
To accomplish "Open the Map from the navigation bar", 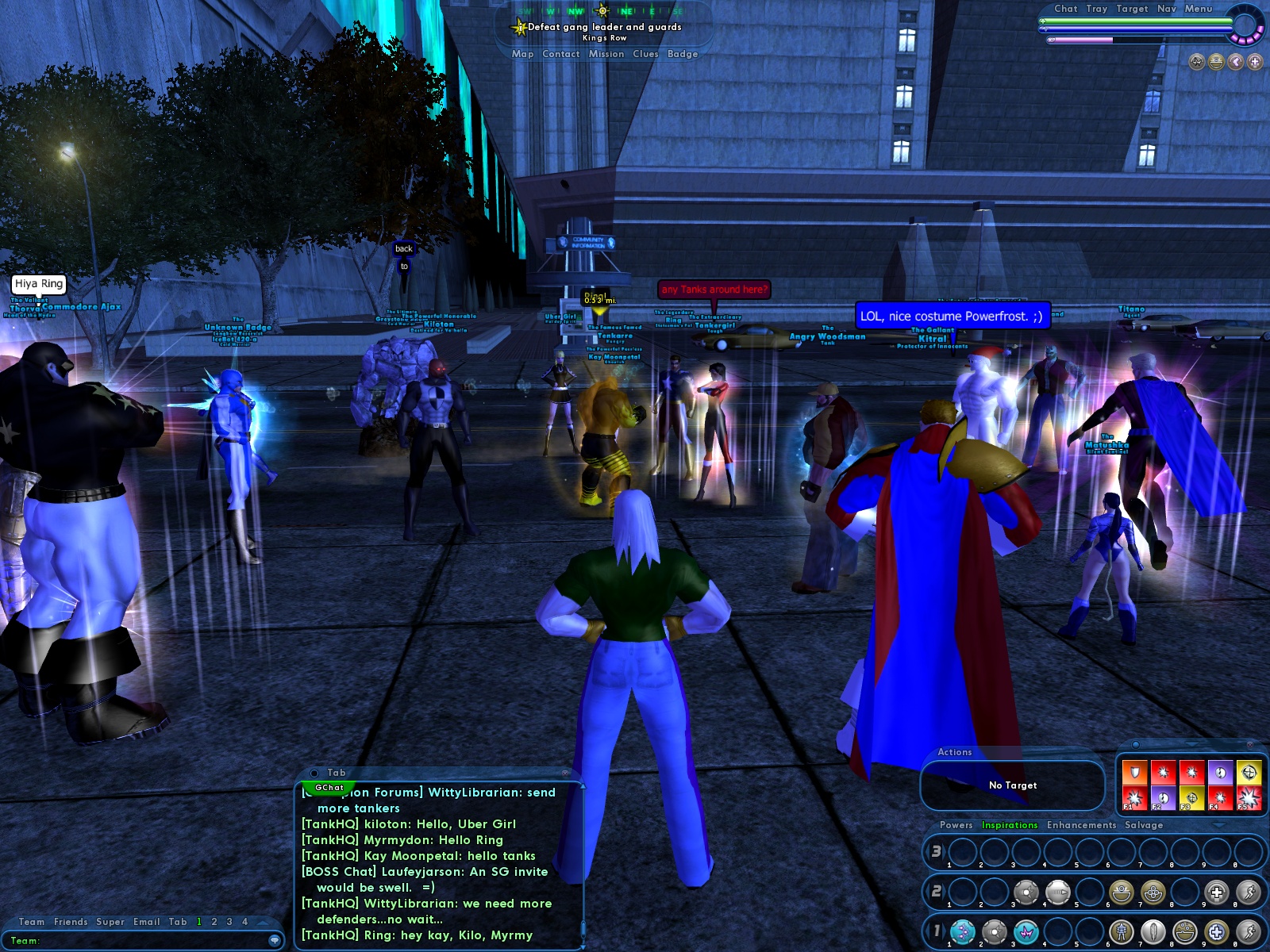I will (522, 54).
